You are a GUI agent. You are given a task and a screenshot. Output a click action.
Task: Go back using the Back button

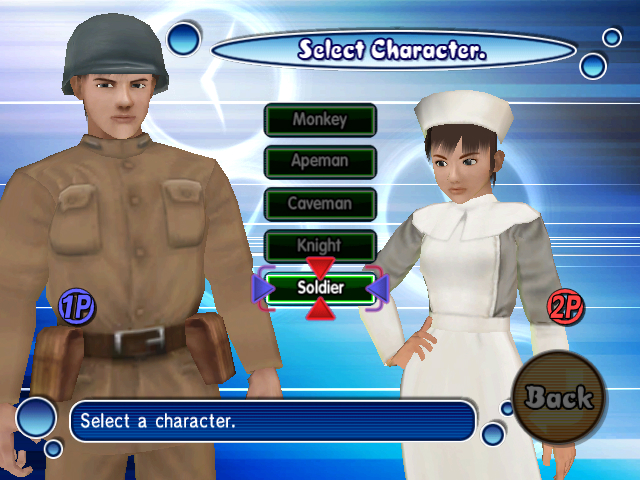(x=559, y=397)
